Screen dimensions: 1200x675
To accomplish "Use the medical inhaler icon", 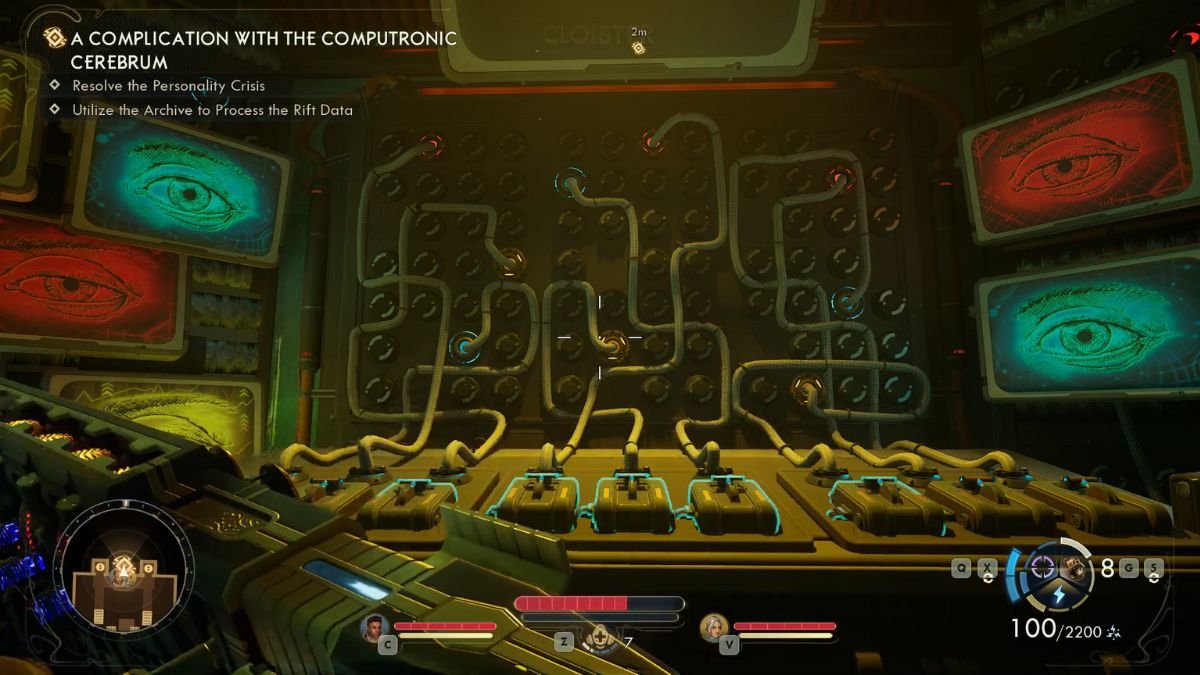I will point(599,636).
